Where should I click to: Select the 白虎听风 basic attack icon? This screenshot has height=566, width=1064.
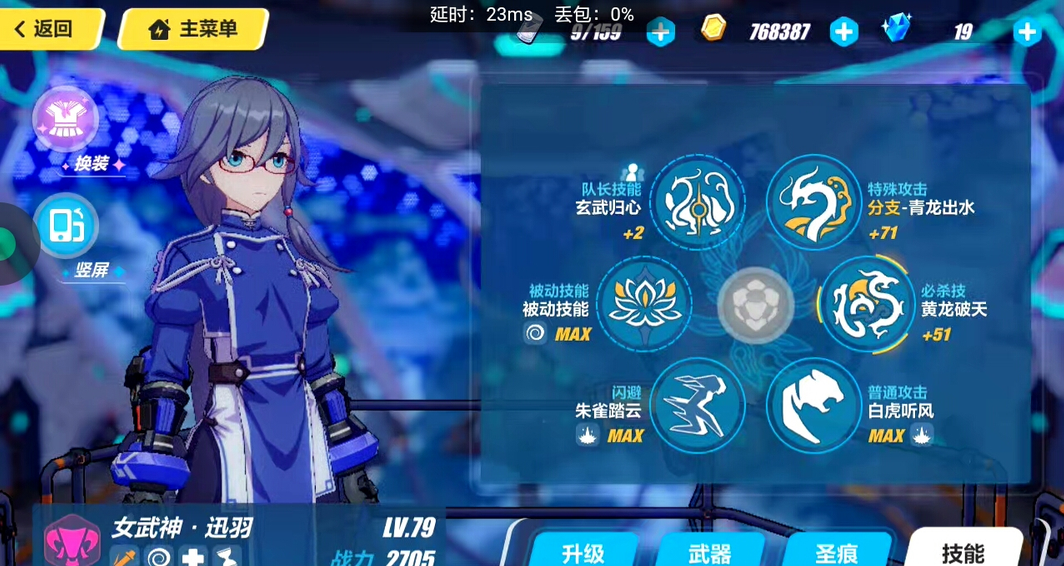813,405
